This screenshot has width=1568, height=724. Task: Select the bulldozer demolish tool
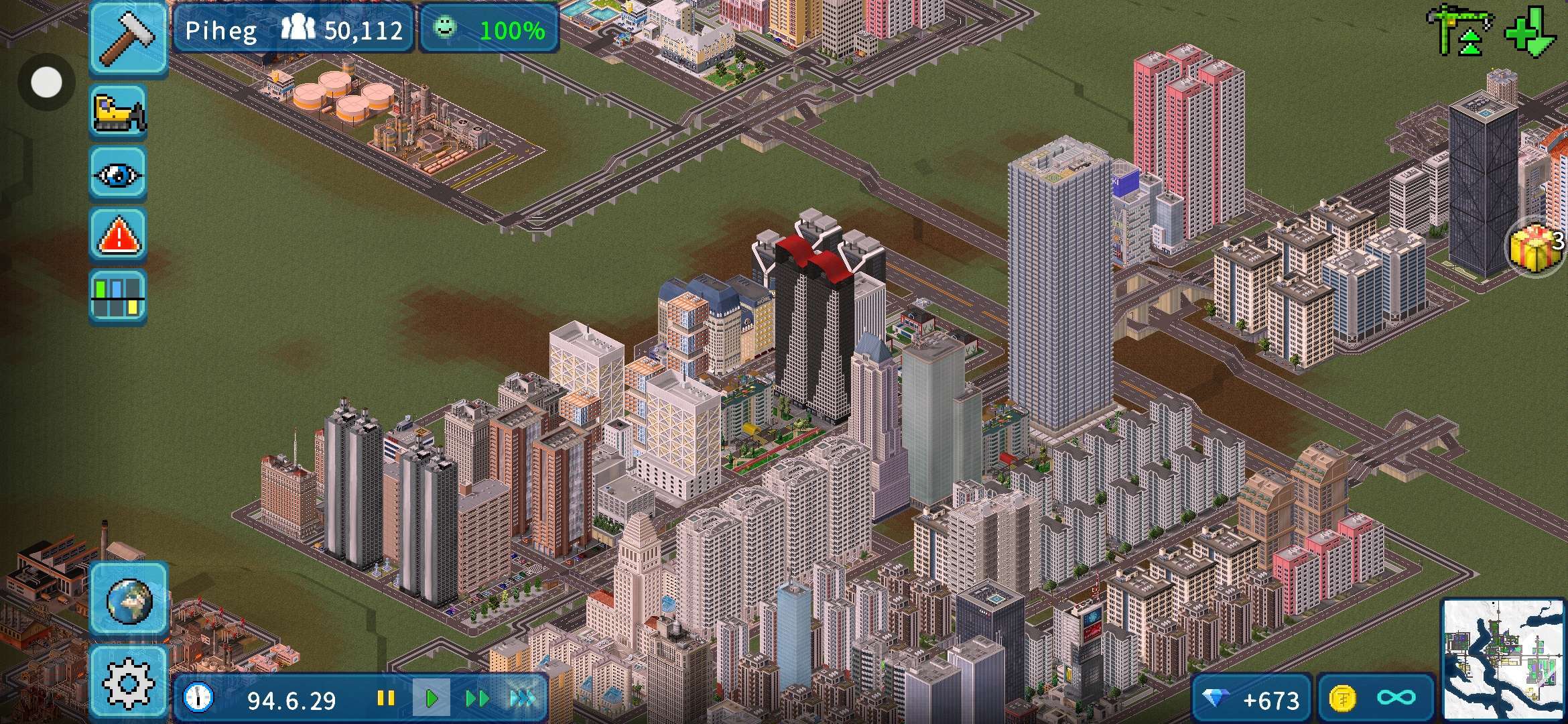[118, 111]
